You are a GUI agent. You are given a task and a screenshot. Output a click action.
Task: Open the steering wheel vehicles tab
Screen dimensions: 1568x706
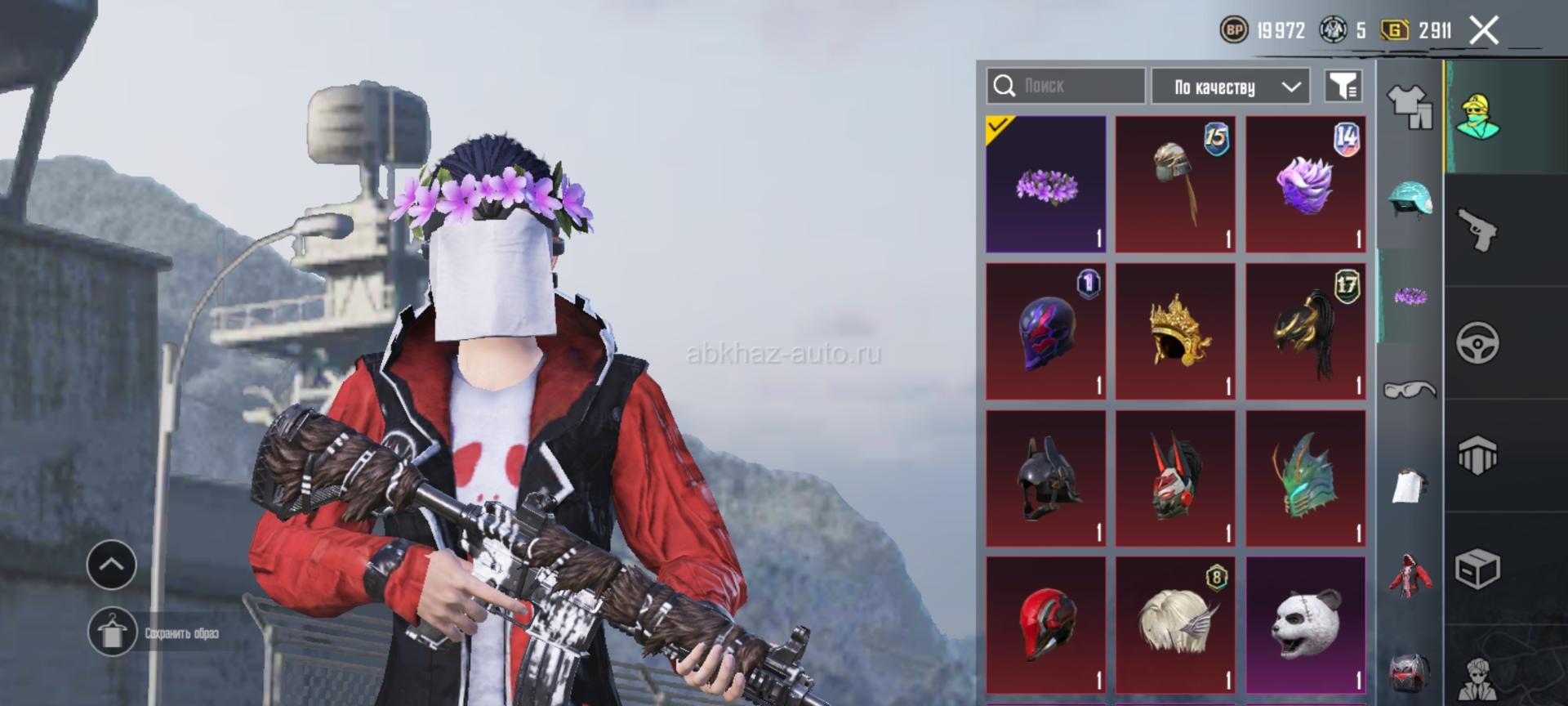[x=1477, y=342]
